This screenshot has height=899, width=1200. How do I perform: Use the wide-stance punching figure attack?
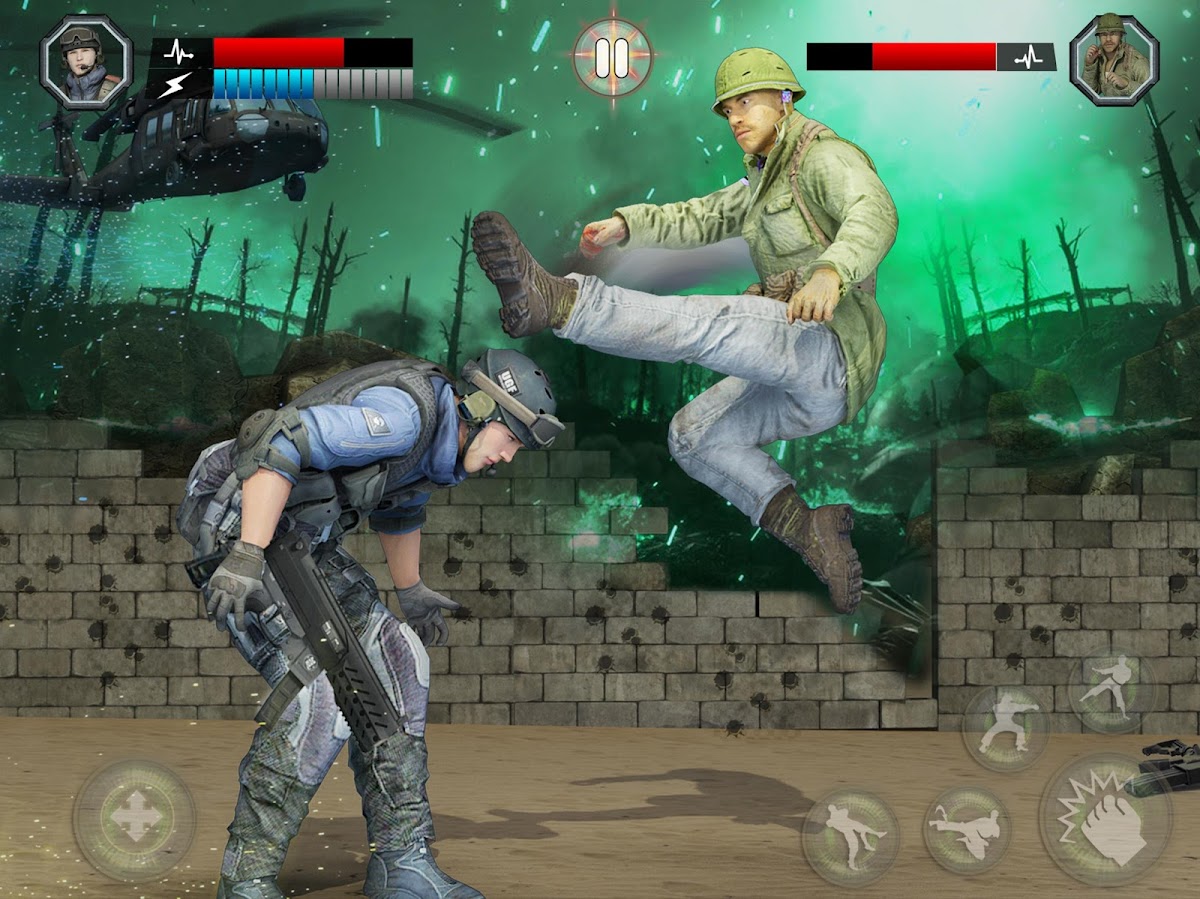(1005, 728)
